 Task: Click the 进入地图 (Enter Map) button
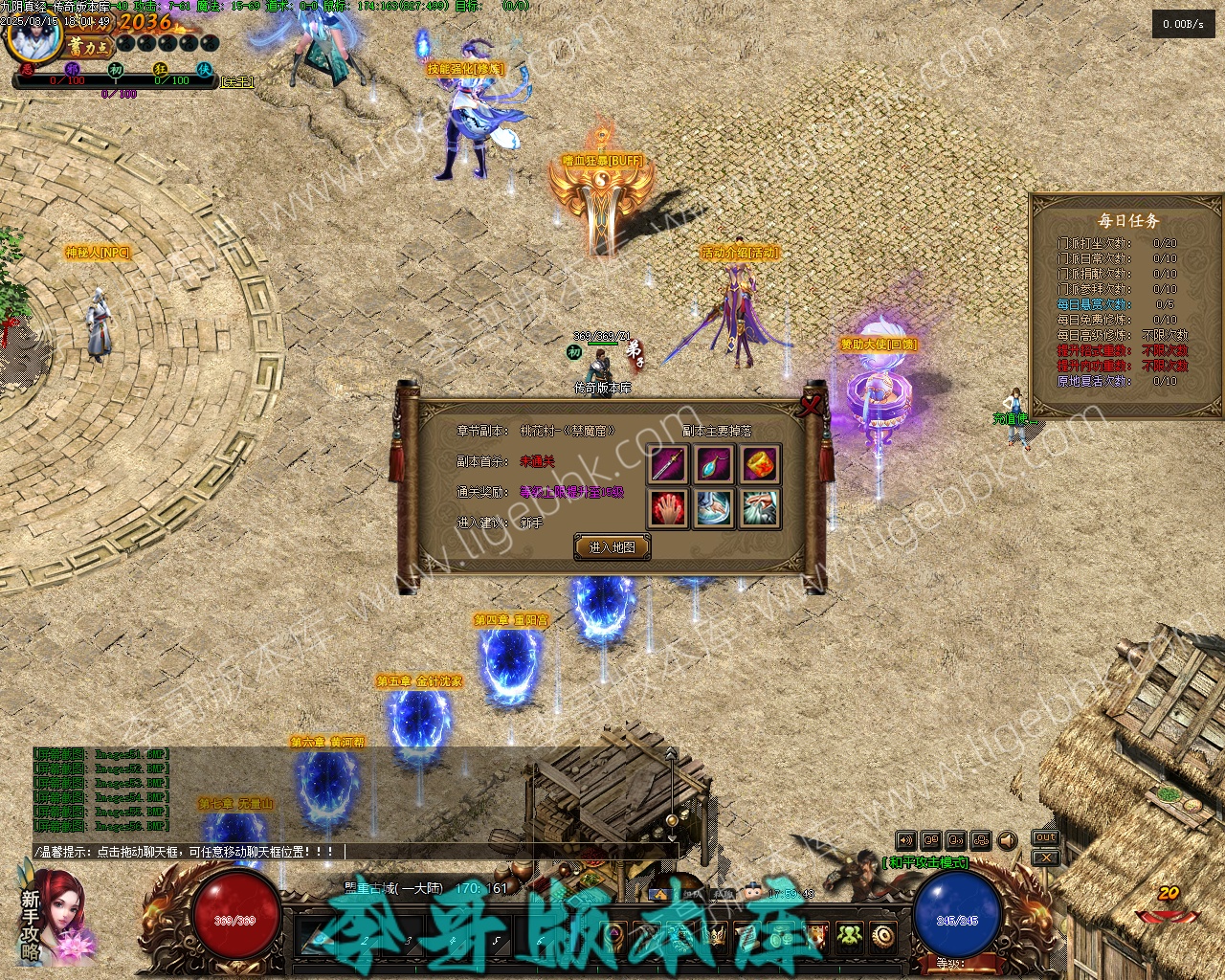point(612,547)
